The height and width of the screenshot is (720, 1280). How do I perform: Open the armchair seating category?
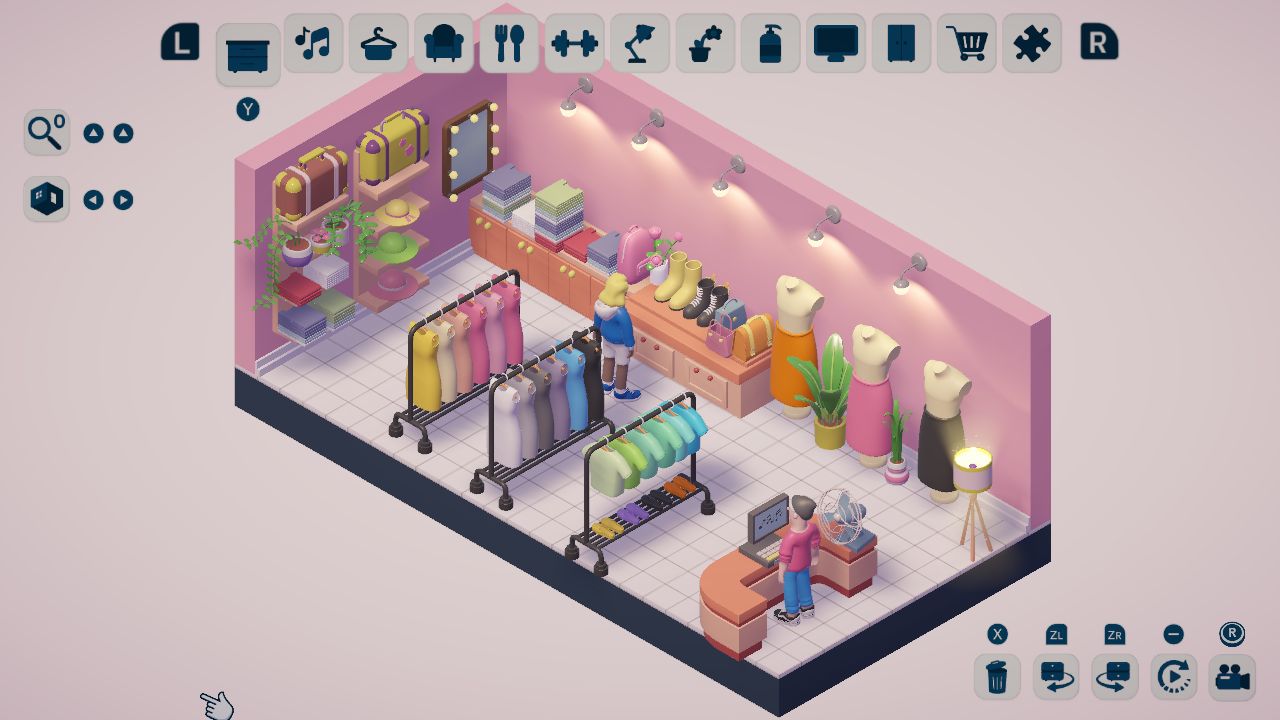pyautogui.click(x=443, y=43)
